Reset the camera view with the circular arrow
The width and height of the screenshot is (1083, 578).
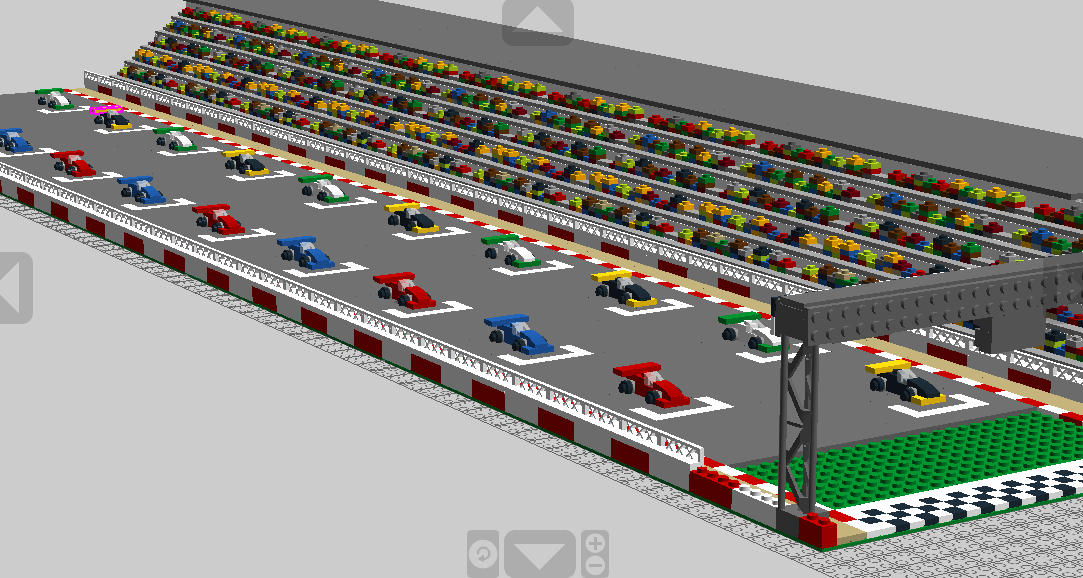pos(483,554)
